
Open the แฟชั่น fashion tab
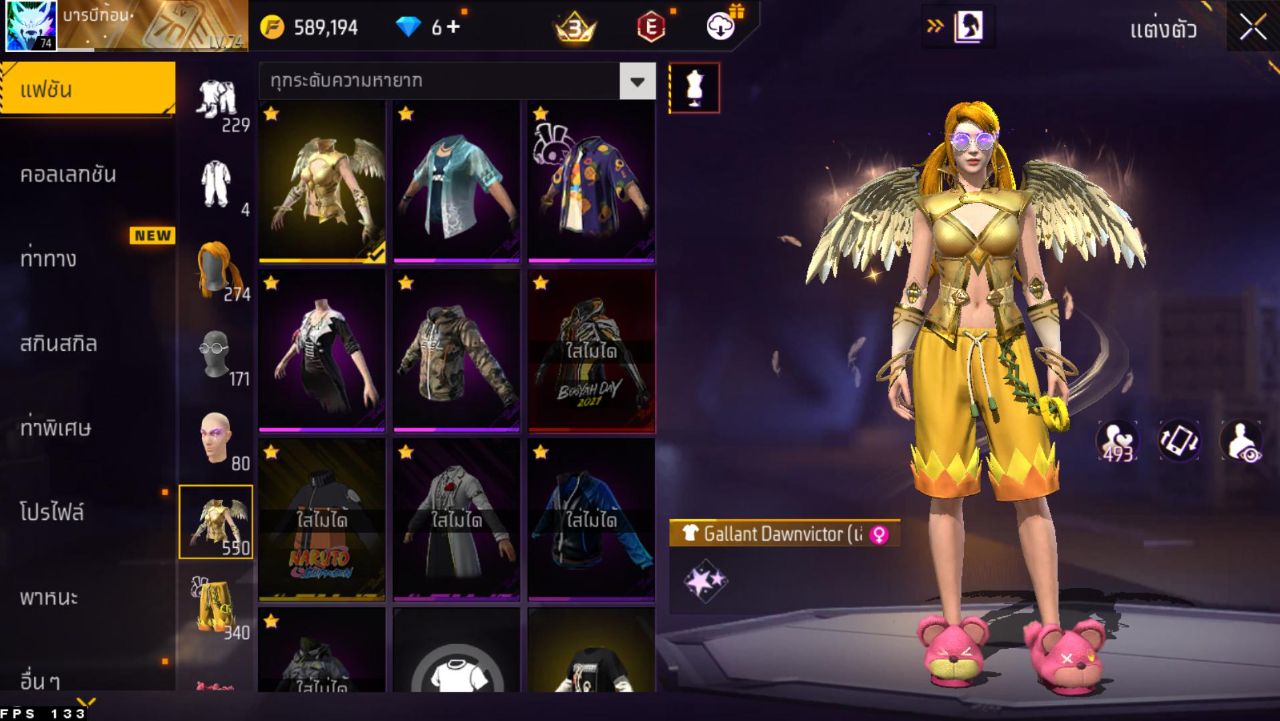tap(87, 90)
